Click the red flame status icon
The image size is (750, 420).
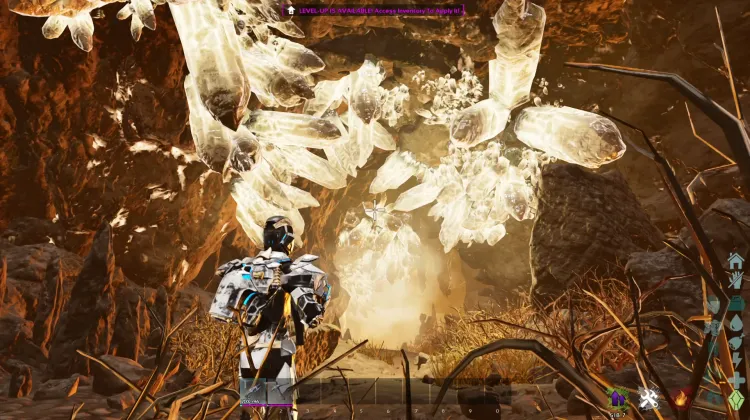683,400
